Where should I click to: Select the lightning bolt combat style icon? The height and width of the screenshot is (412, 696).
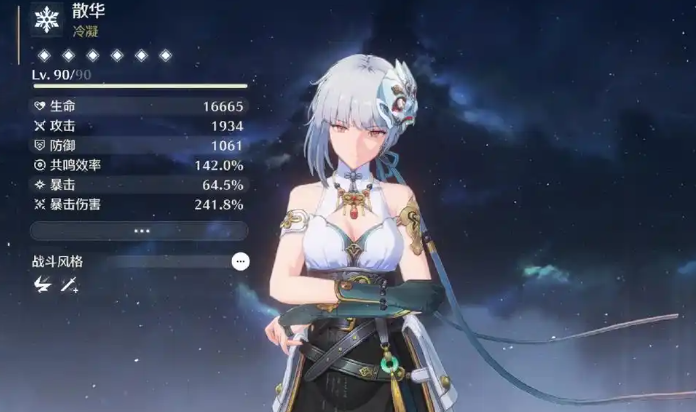click(x=42, y=285)
